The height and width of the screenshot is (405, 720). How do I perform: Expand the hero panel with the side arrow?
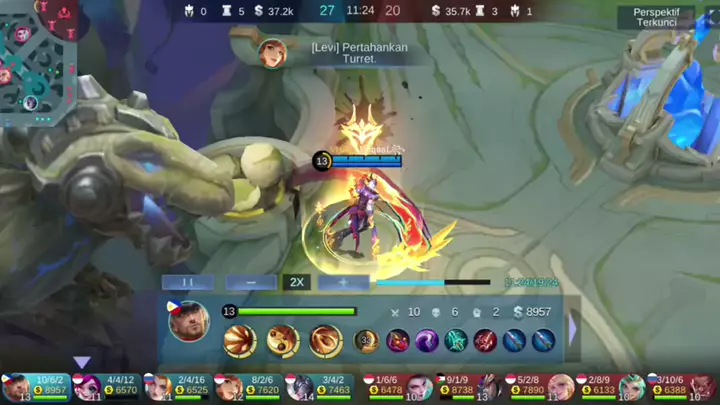pos(573,328)
